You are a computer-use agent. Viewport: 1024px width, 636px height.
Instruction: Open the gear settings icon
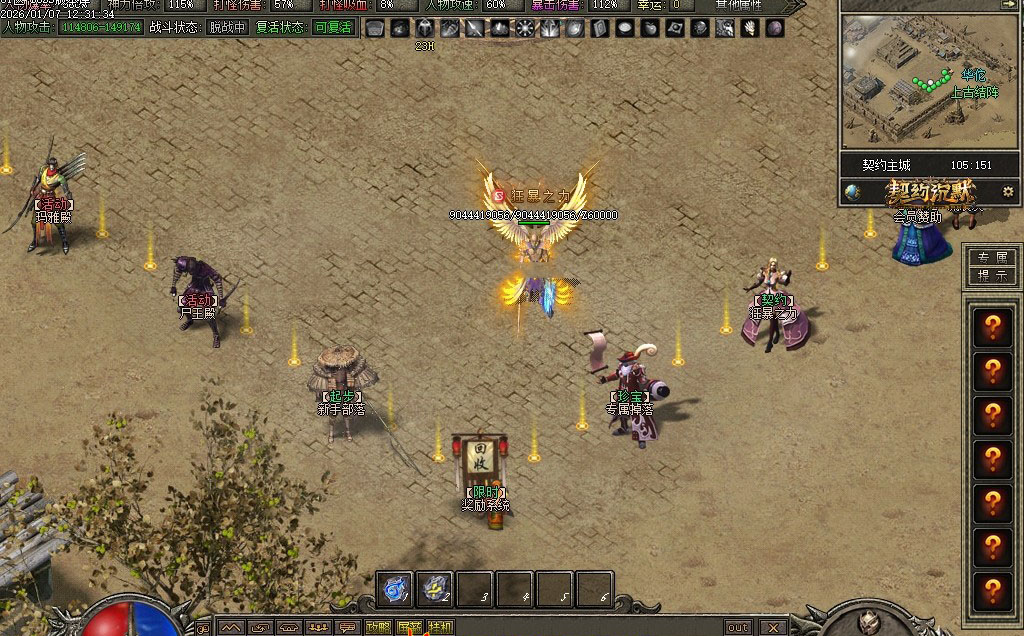(1007, 191)
